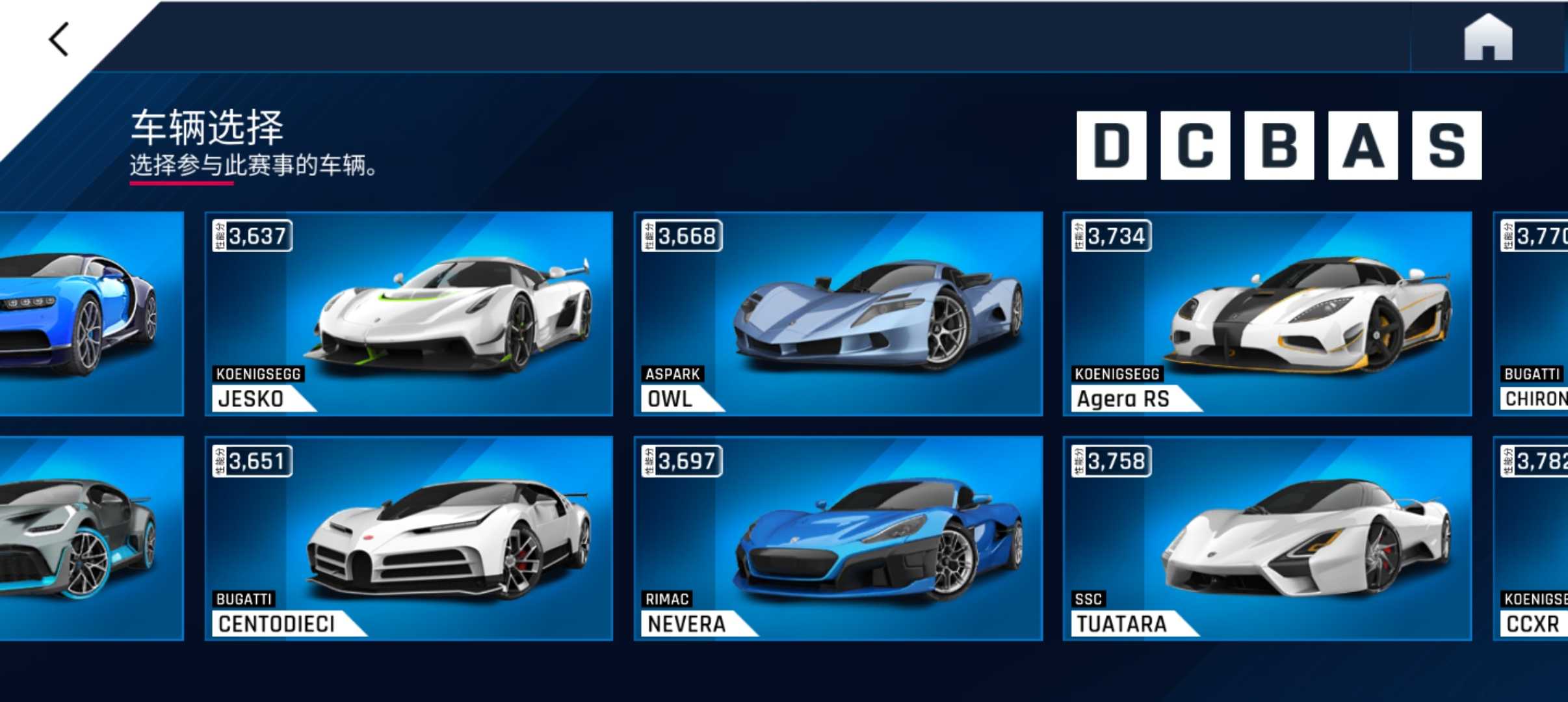Choose the Koenigsegg Jesko car
This screenshot has width=1568, height=702.
click(409, 313)
